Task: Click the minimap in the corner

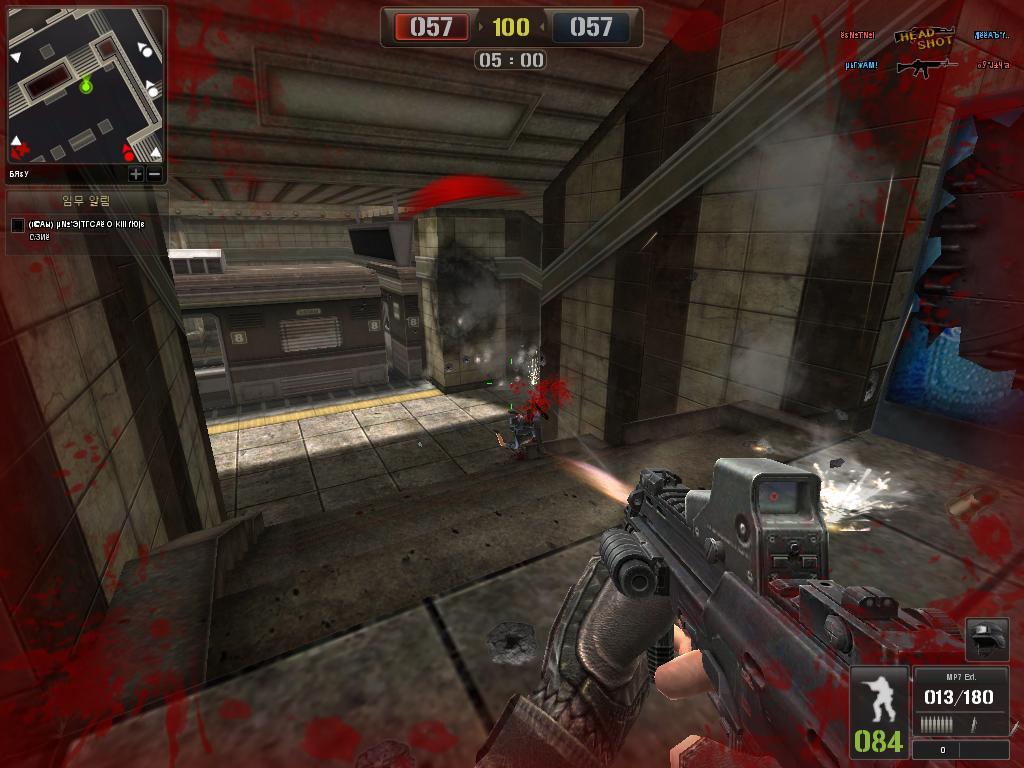Action: pos(86,85)
